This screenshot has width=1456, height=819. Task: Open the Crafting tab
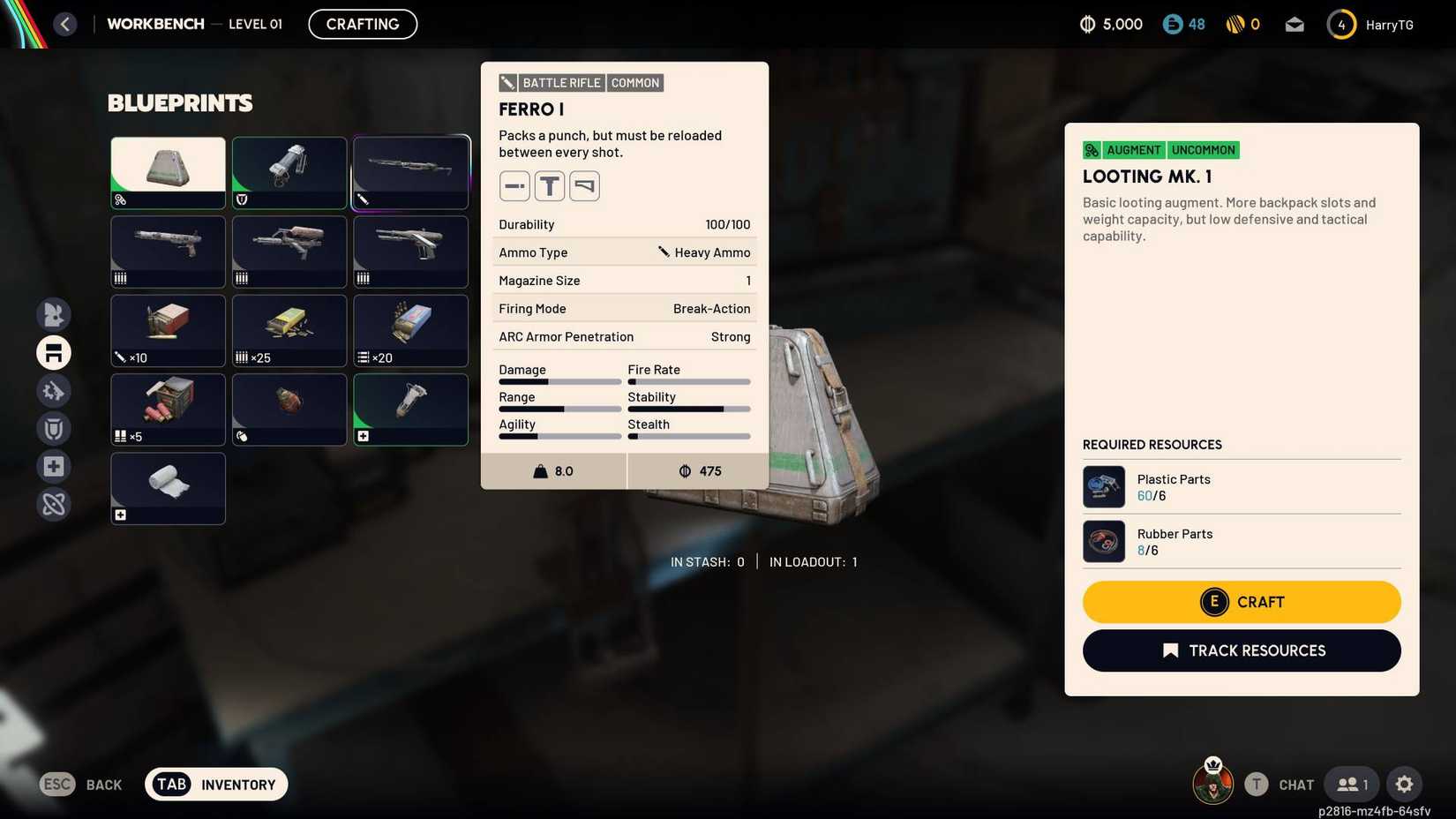click(362, 24)
